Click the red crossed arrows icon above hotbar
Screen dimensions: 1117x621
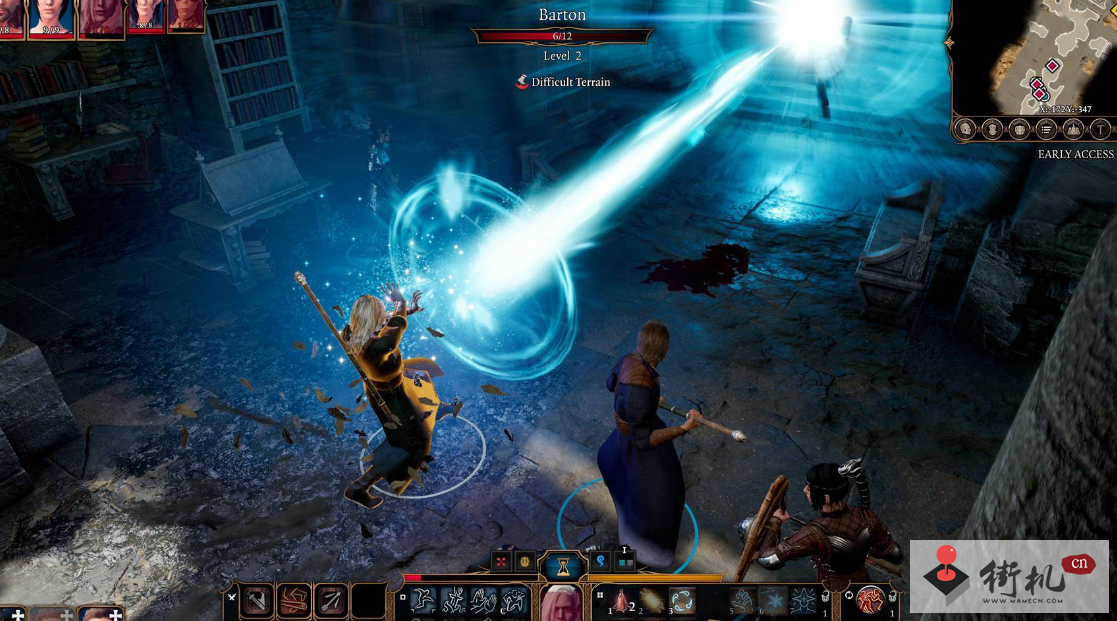(x=502, y=562)
